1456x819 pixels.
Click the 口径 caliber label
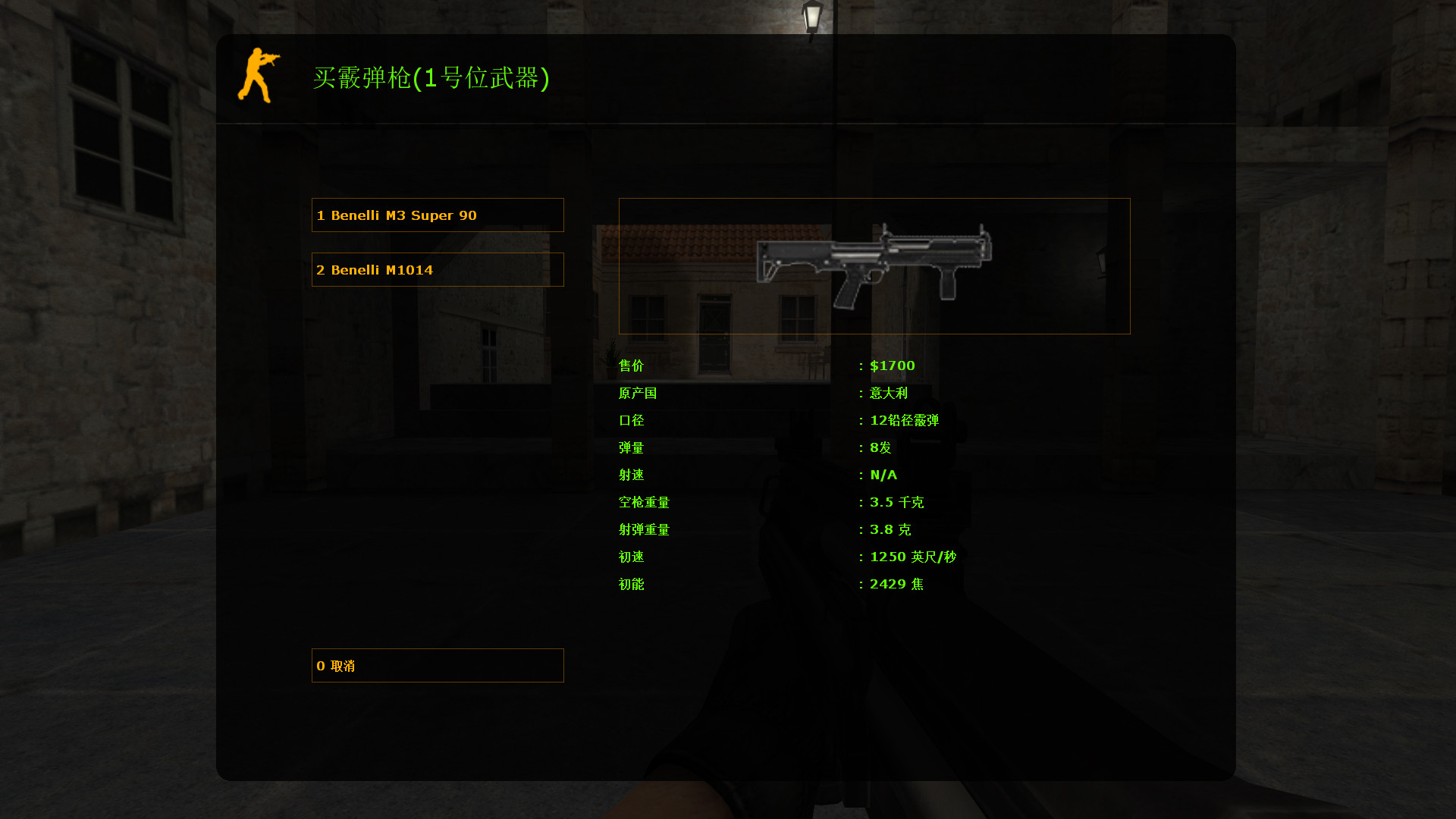click(631, 420)
